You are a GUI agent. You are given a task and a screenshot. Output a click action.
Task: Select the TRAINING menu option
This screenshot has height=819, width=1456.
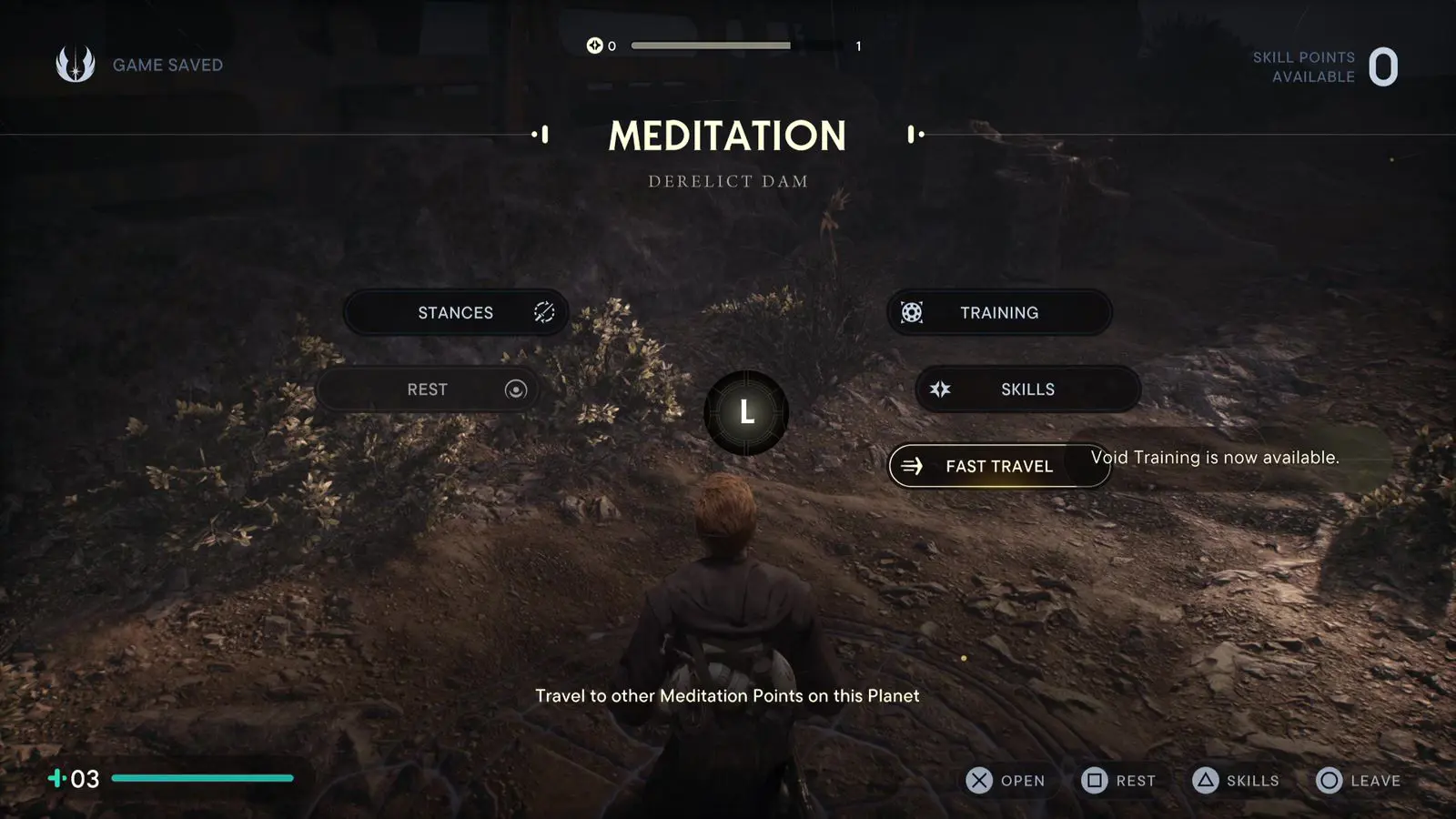tap(998, 312)
